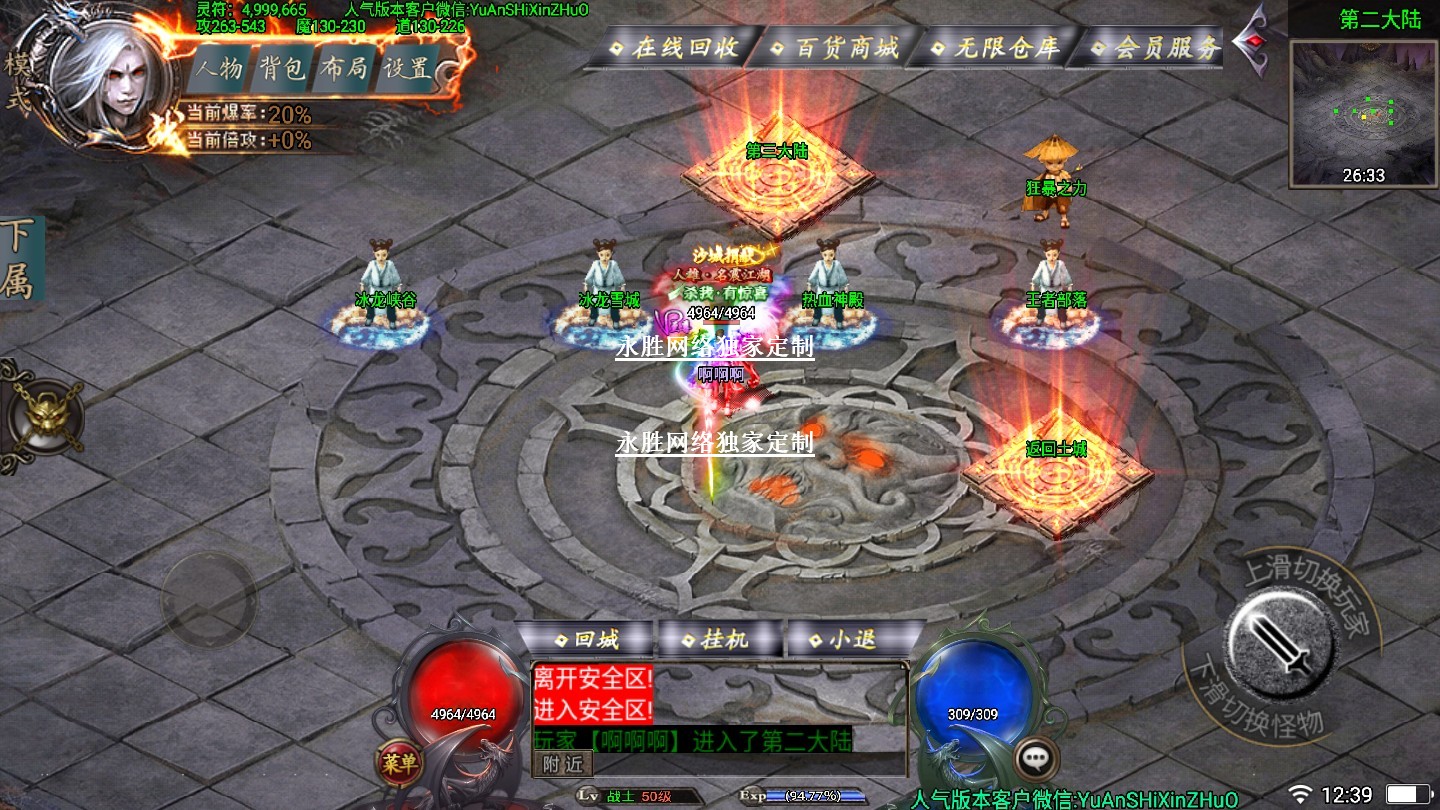Open the 无限仓库 warehouse
Screen dimensions: 1440x810
tap(995, 47)
